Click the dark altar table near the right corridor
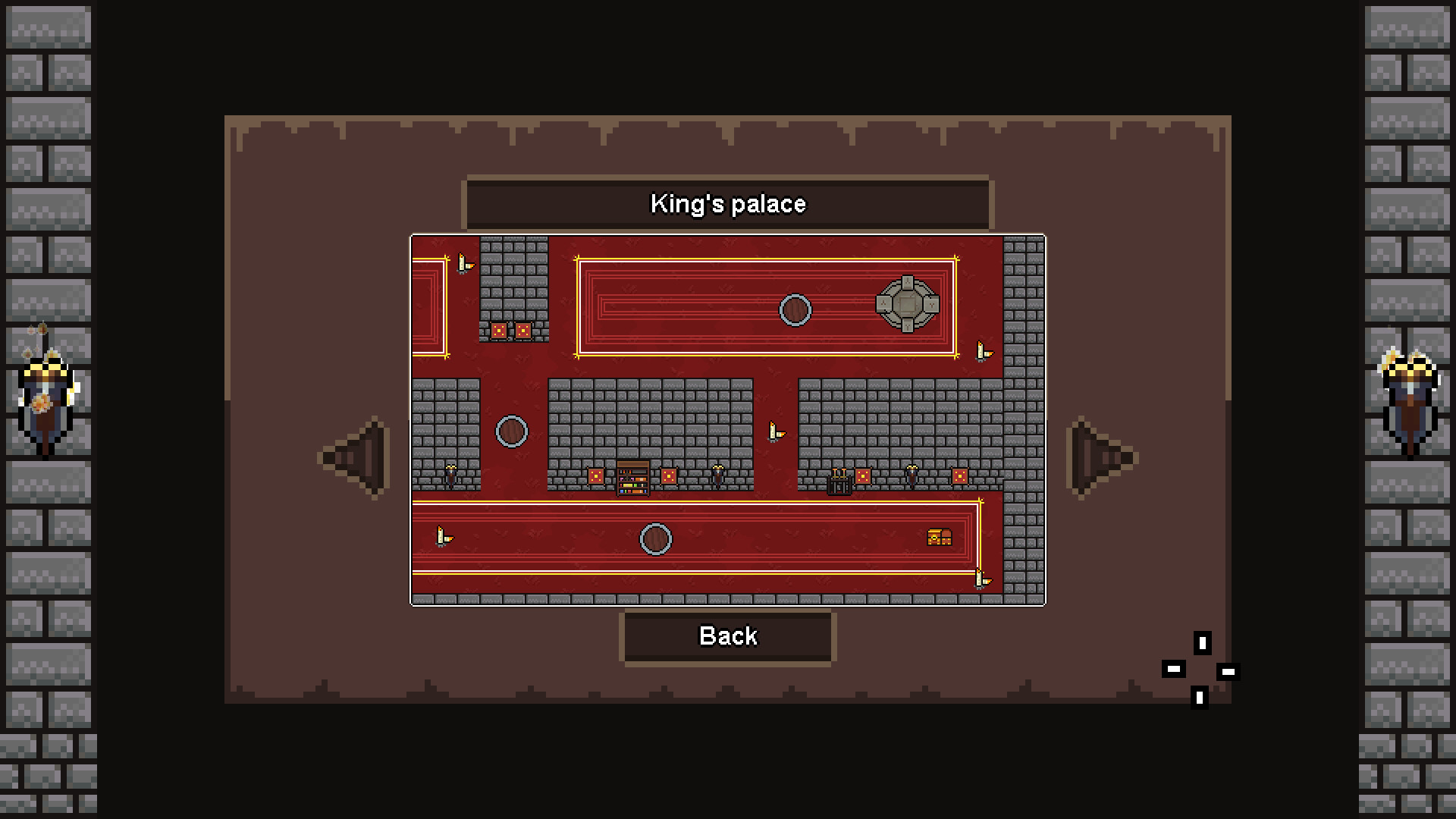Image resolution: width=1456 pixels, height=819 pixels. click(839, 481)
